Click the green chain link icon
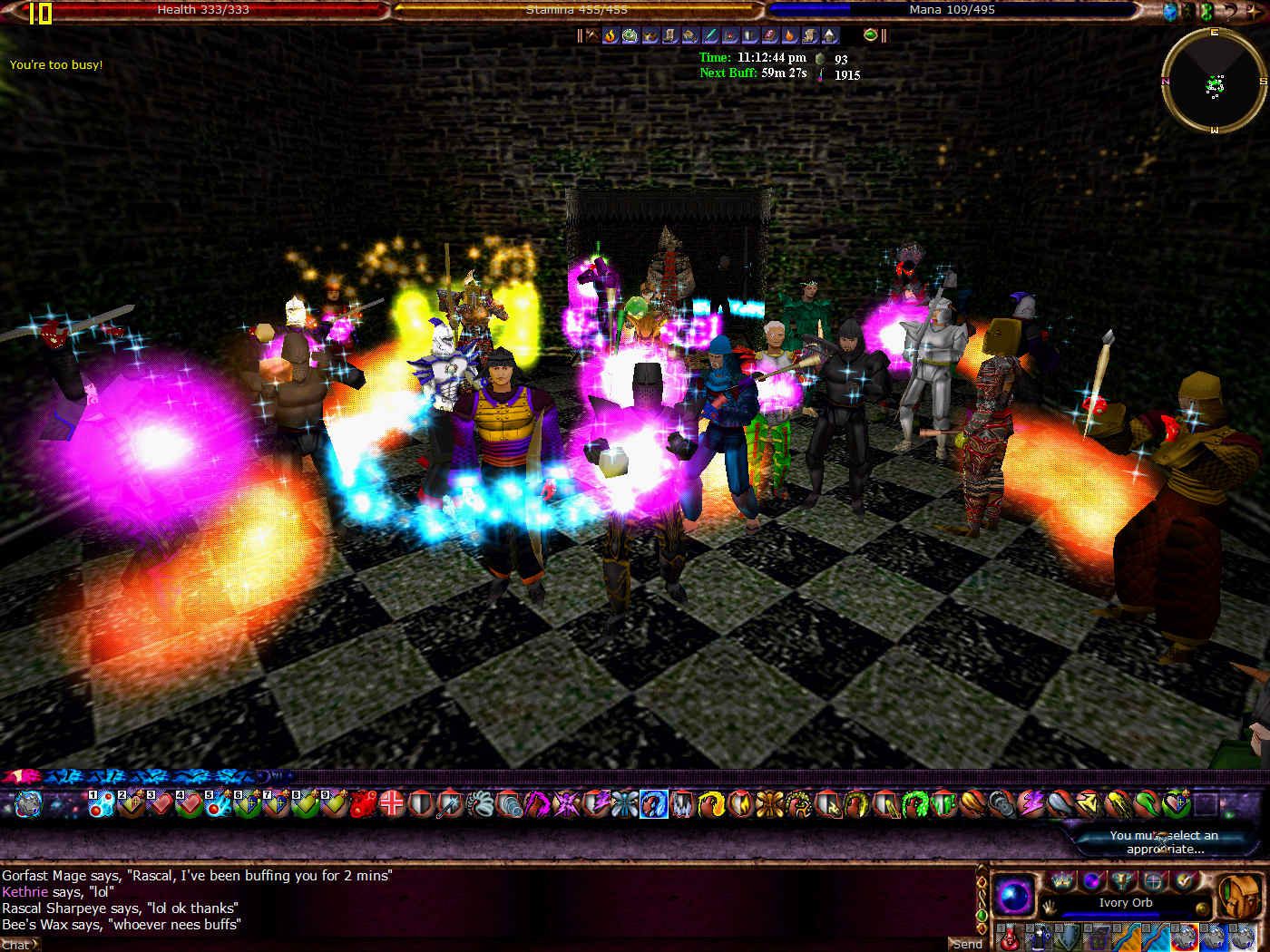1270x952 pixels. [1206, 11]
